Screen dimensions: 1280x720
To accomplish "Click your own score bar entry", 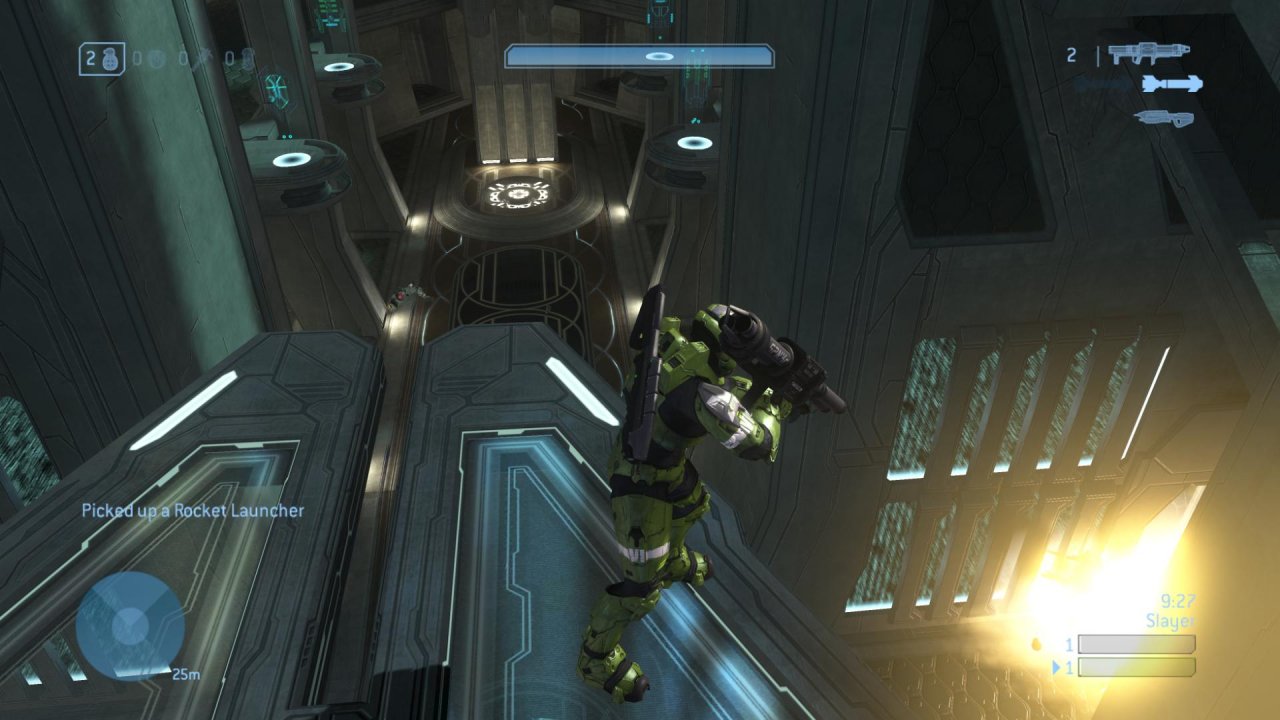I will (1137, 667).
